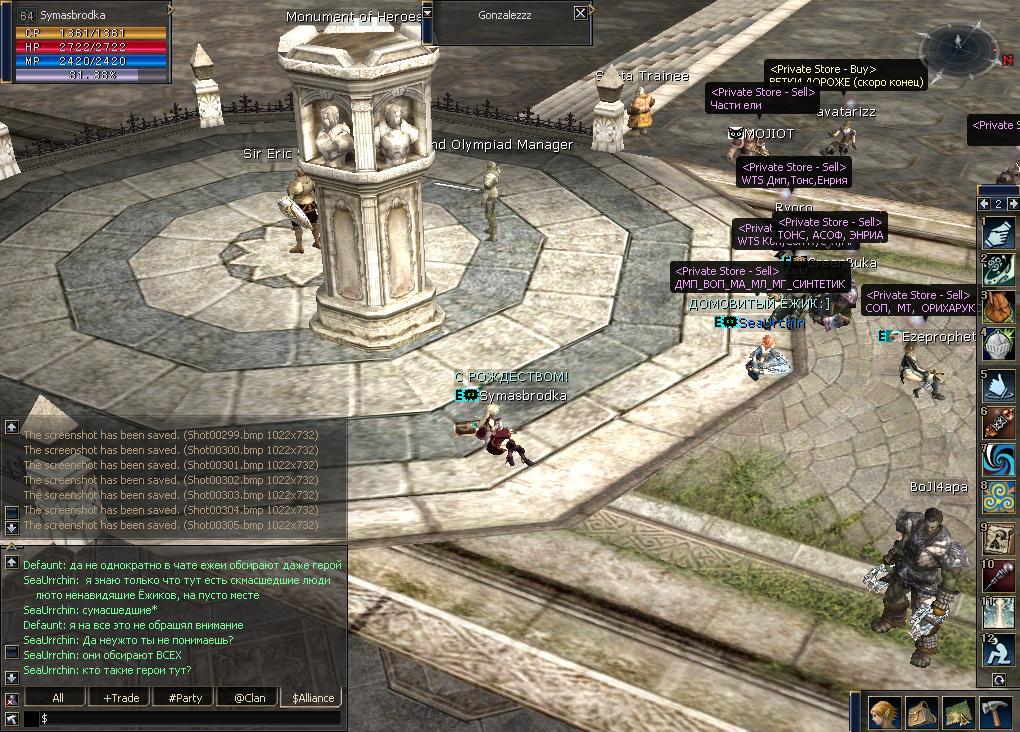Use the brown pouch item in slot 3
The height and width of the screenshot is (732, 1020).
pos(998,307)
